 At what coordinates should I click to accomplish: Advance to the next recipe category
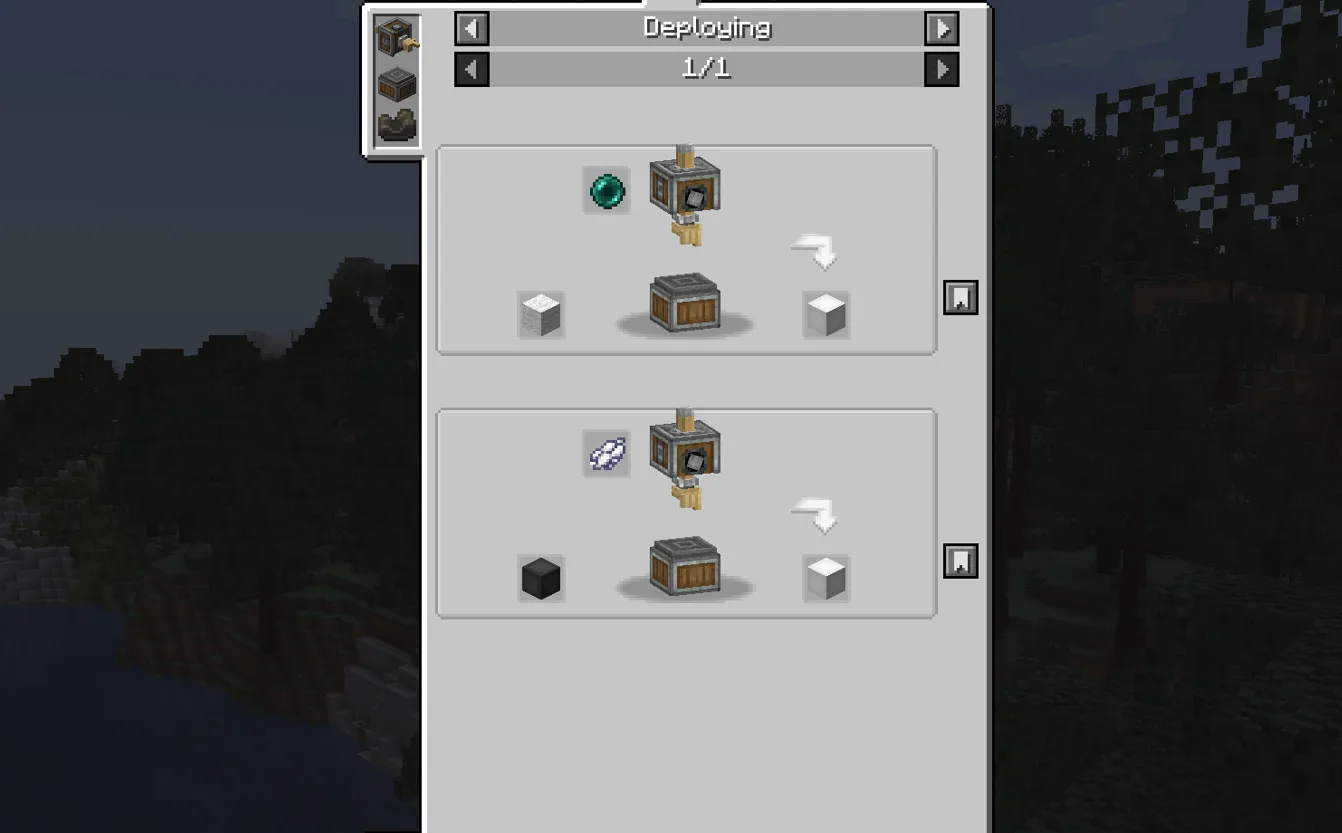(941, 28)
